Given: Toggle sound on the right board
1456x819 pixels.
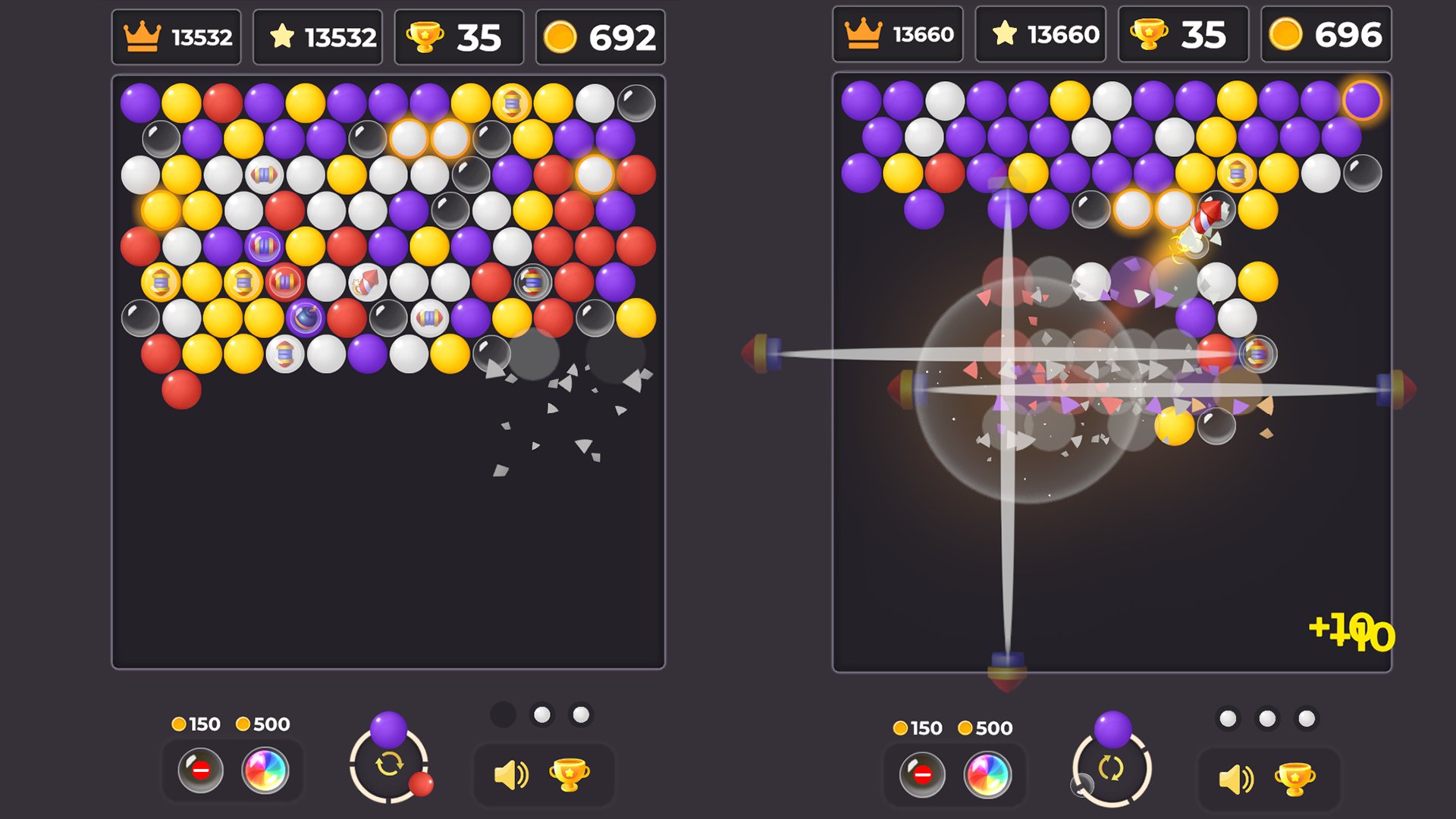Looking at the screenshot, I should coord(1236,777).
